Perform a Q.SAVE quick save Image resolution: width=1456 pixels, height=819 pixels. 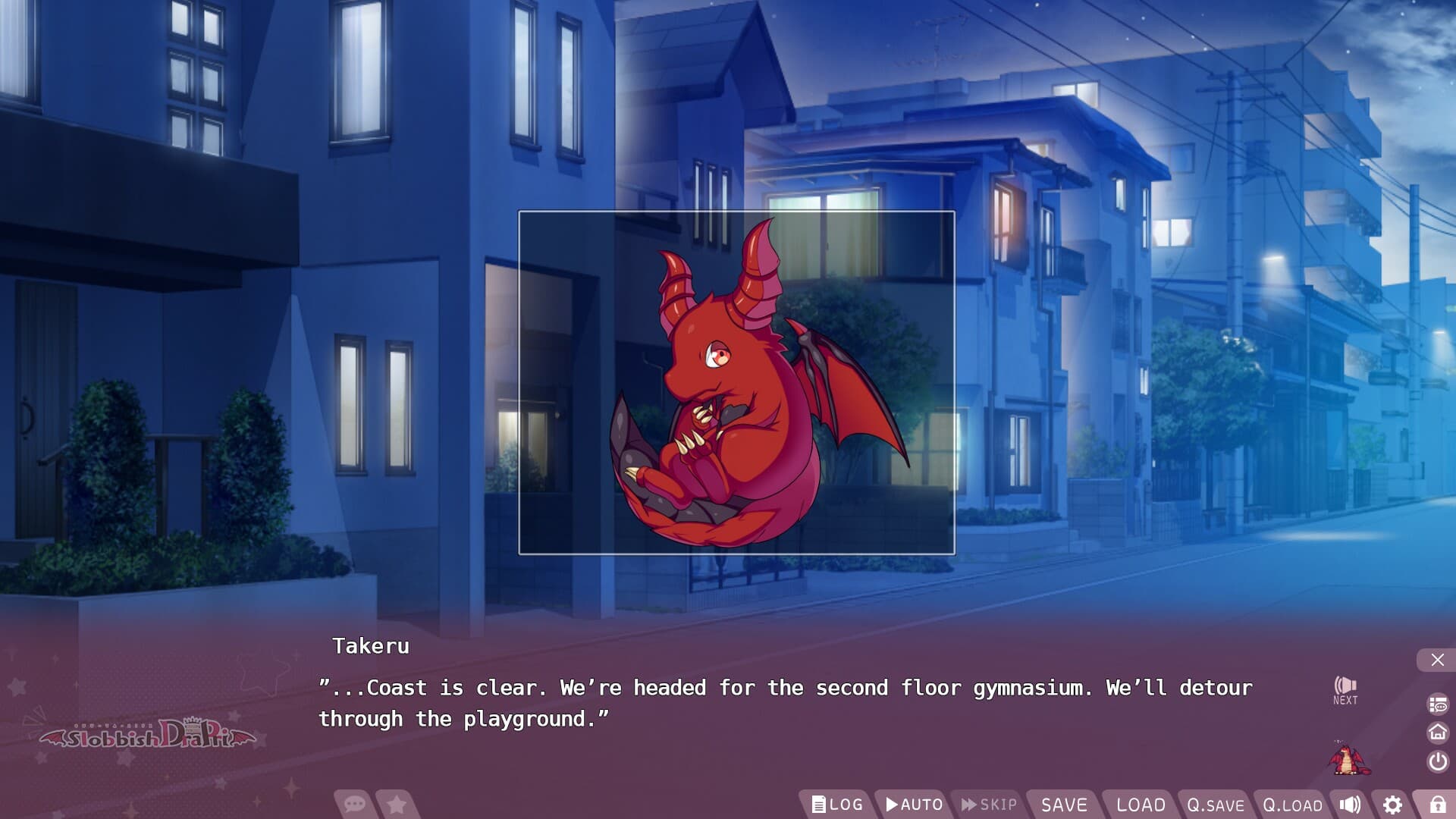pyautogui.click(x=1216, y=805)
